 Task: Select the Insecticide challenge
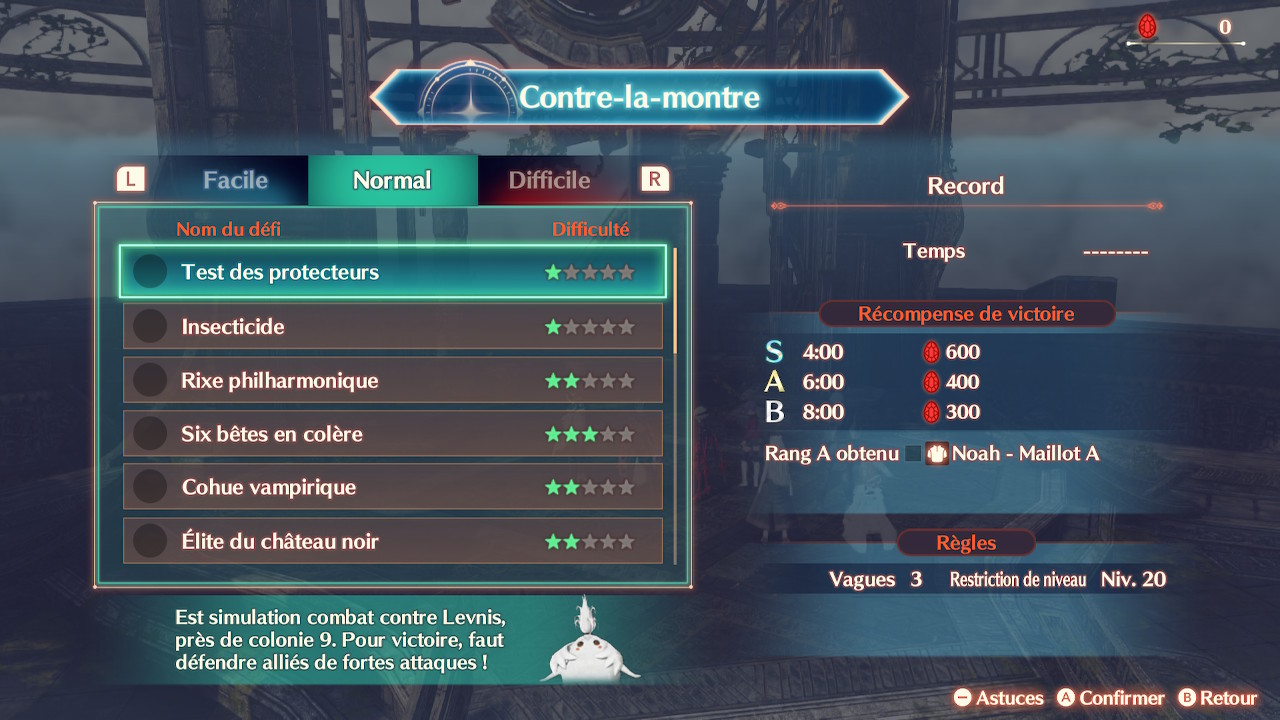392,326
